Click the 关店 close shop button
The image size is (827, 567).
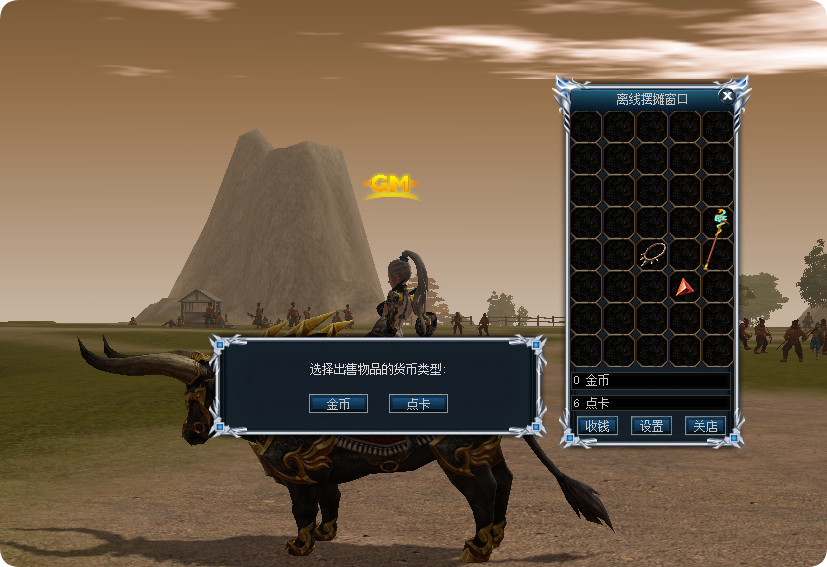[705, 426]
